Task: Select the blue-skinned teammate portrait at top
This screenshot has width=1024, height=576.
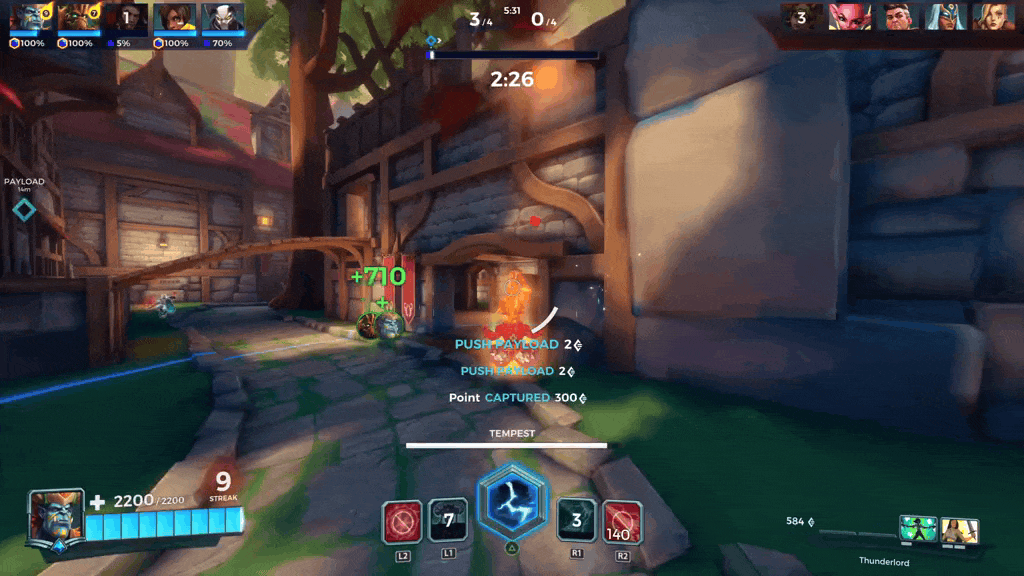Action: tap(30, 18)
